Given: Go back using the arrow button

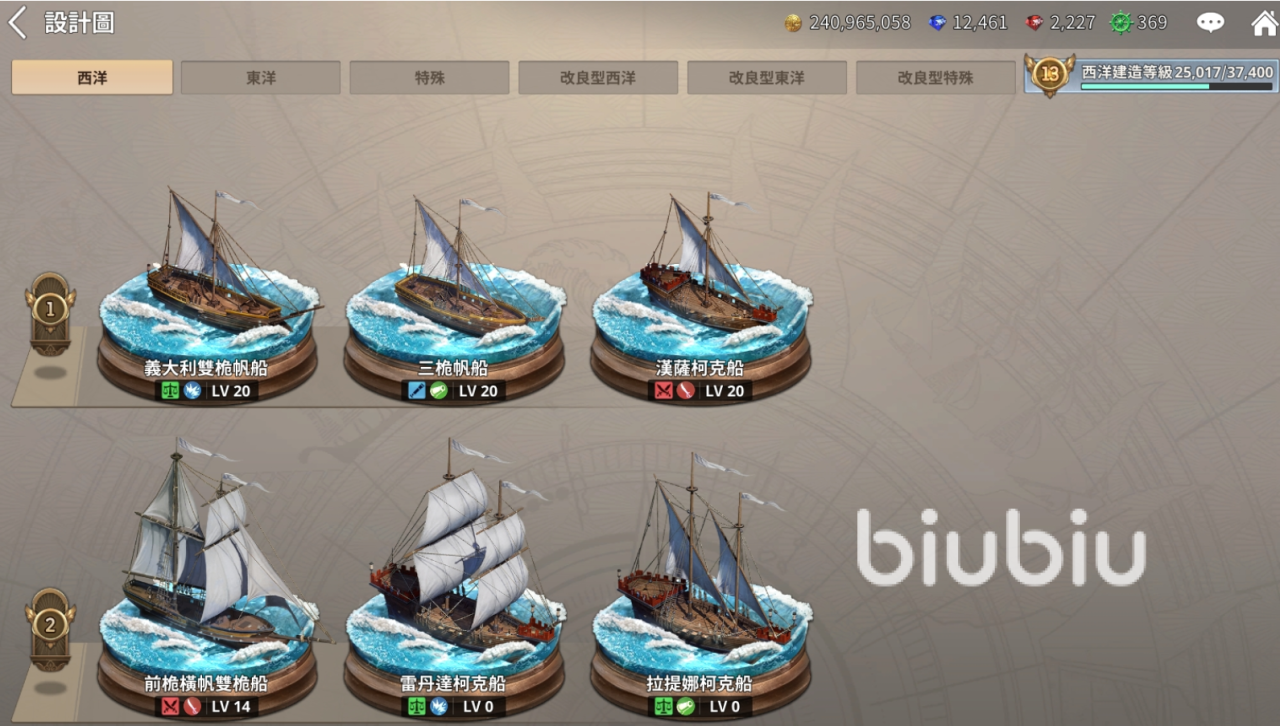Looking at the screenshot, I should (x=17, y=23).
